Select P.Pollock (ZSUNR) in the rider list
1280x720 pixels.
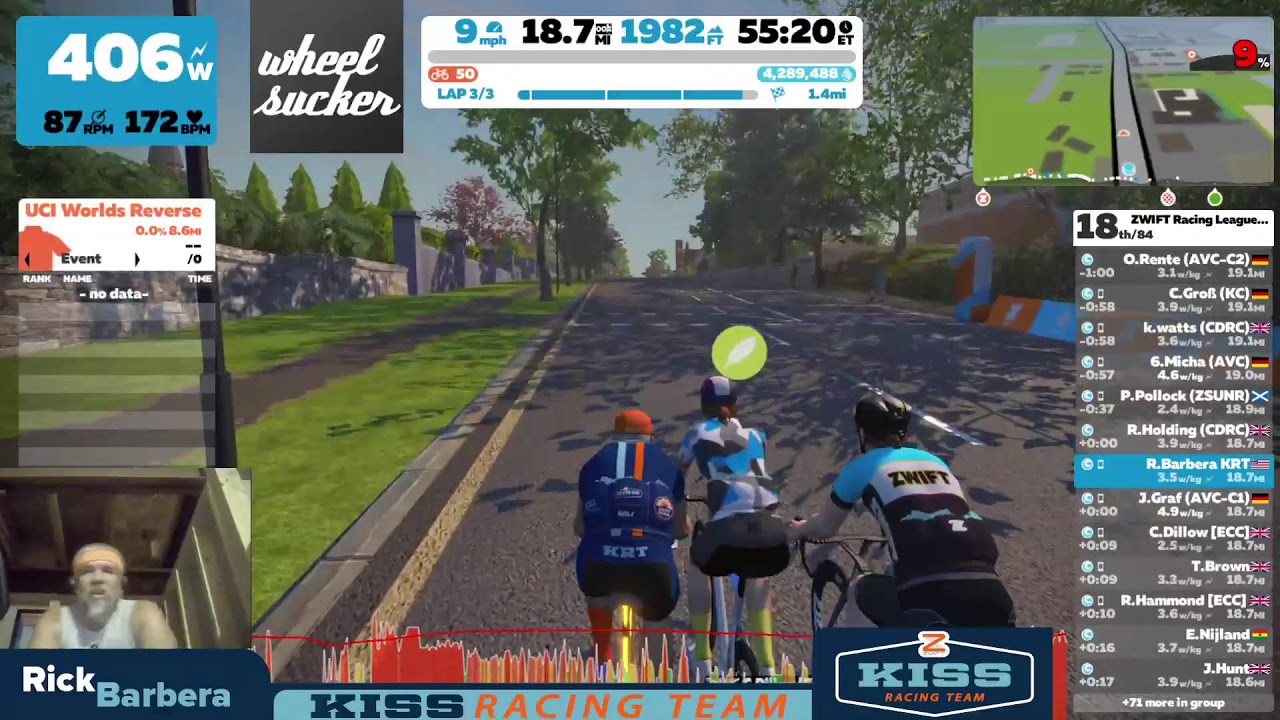(1172, 401)
